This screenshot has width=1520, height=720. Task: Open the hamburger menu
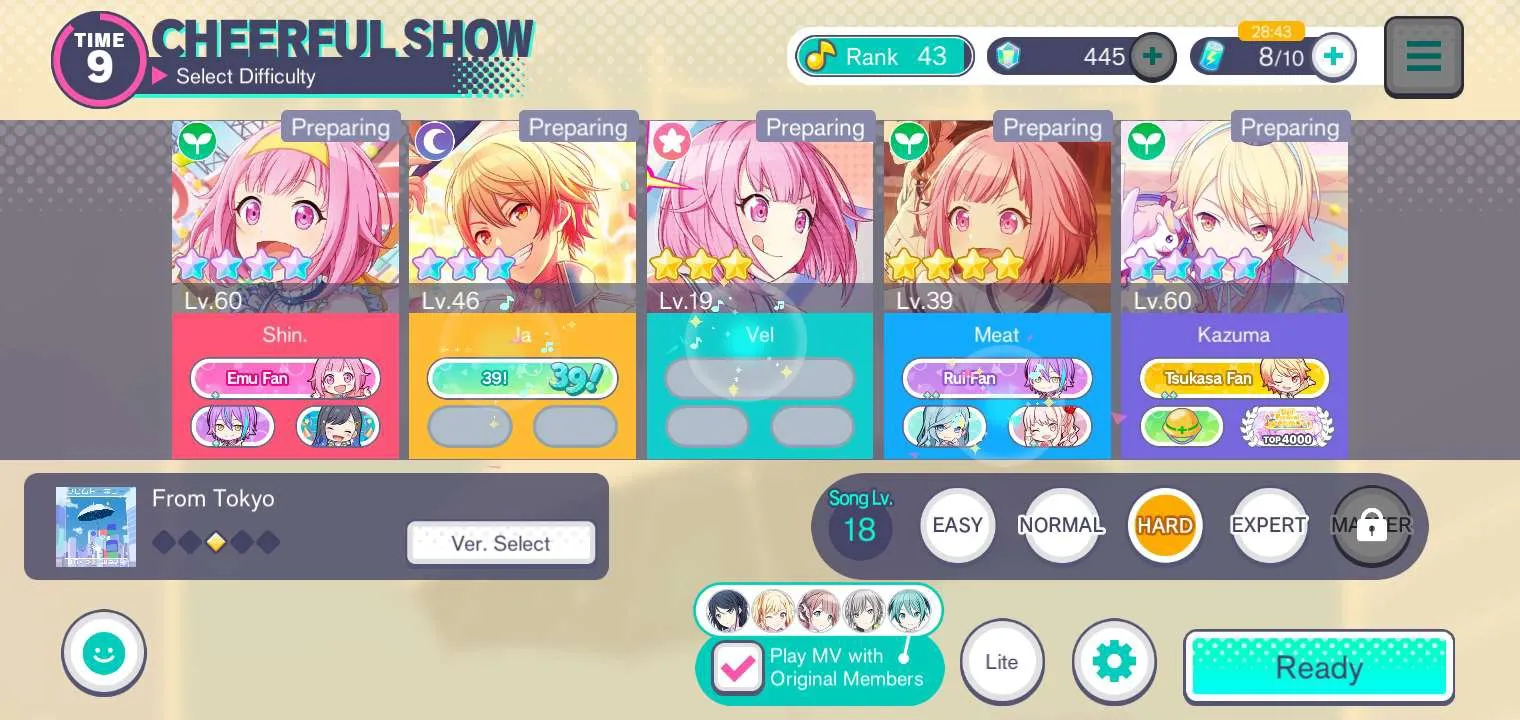[1423, 56]
